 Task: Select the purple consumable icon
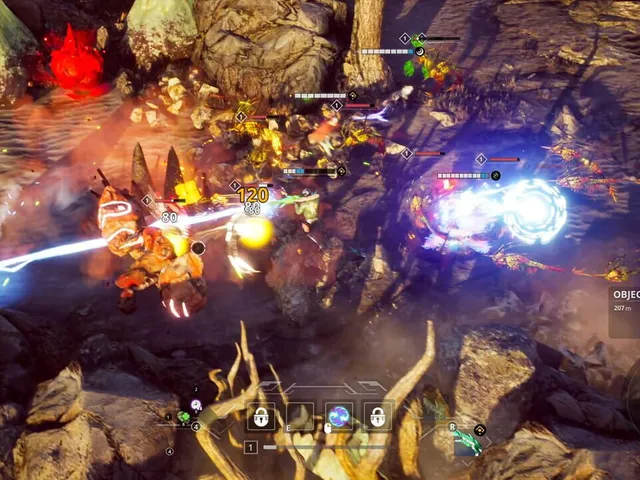196,404
